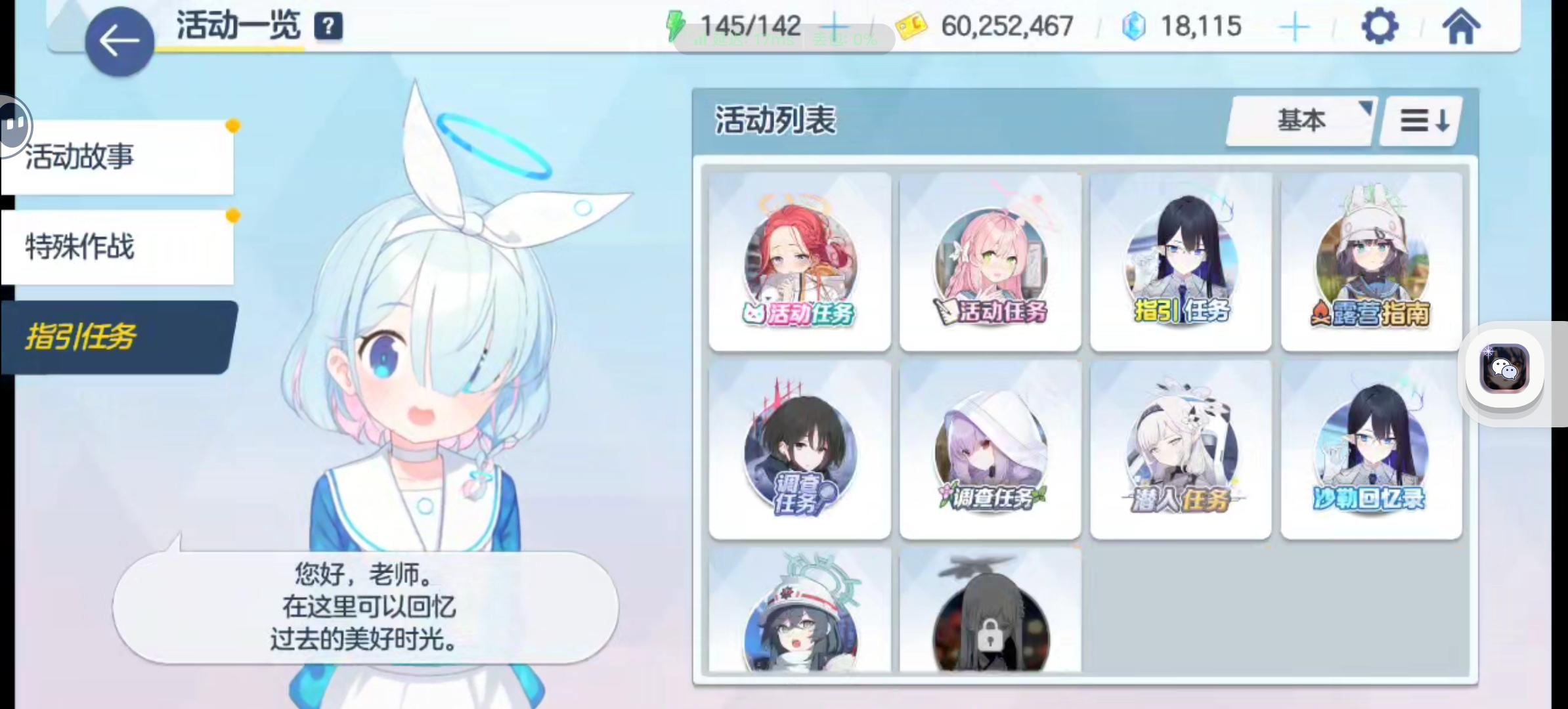Open the settings gear icon
This screenshot has height=709, width=1568.
1380,26
